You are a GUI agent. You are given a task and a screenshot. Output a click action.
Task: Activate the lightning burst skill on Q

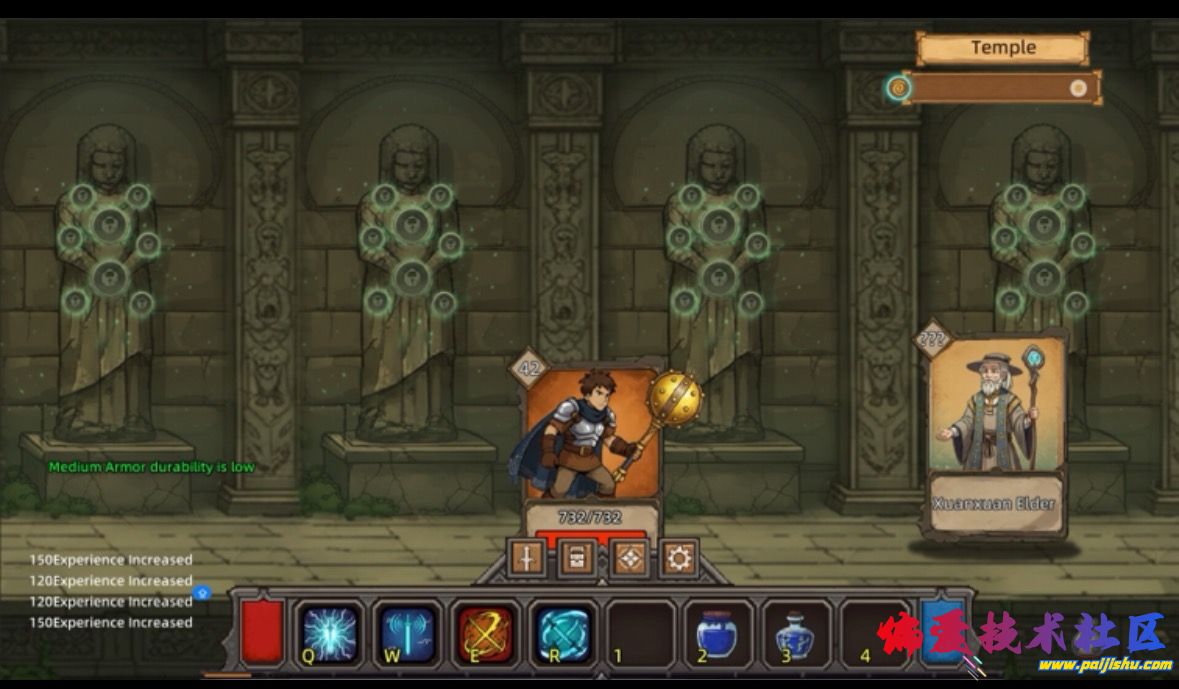click(x=329, y=633)
